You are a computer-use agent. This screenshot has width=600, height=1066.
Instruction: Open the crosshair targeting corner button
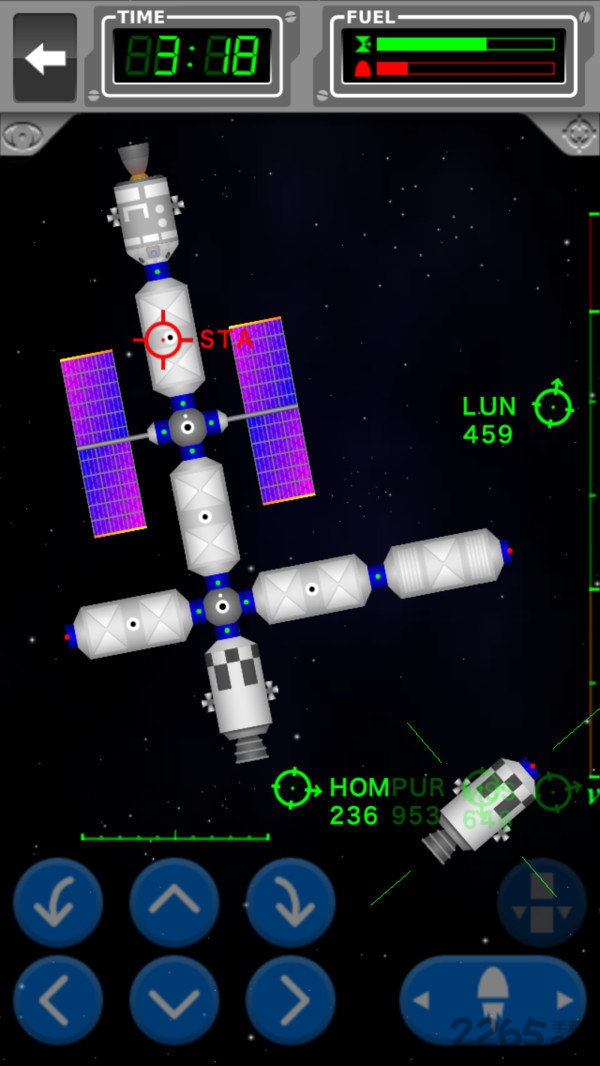578,135
